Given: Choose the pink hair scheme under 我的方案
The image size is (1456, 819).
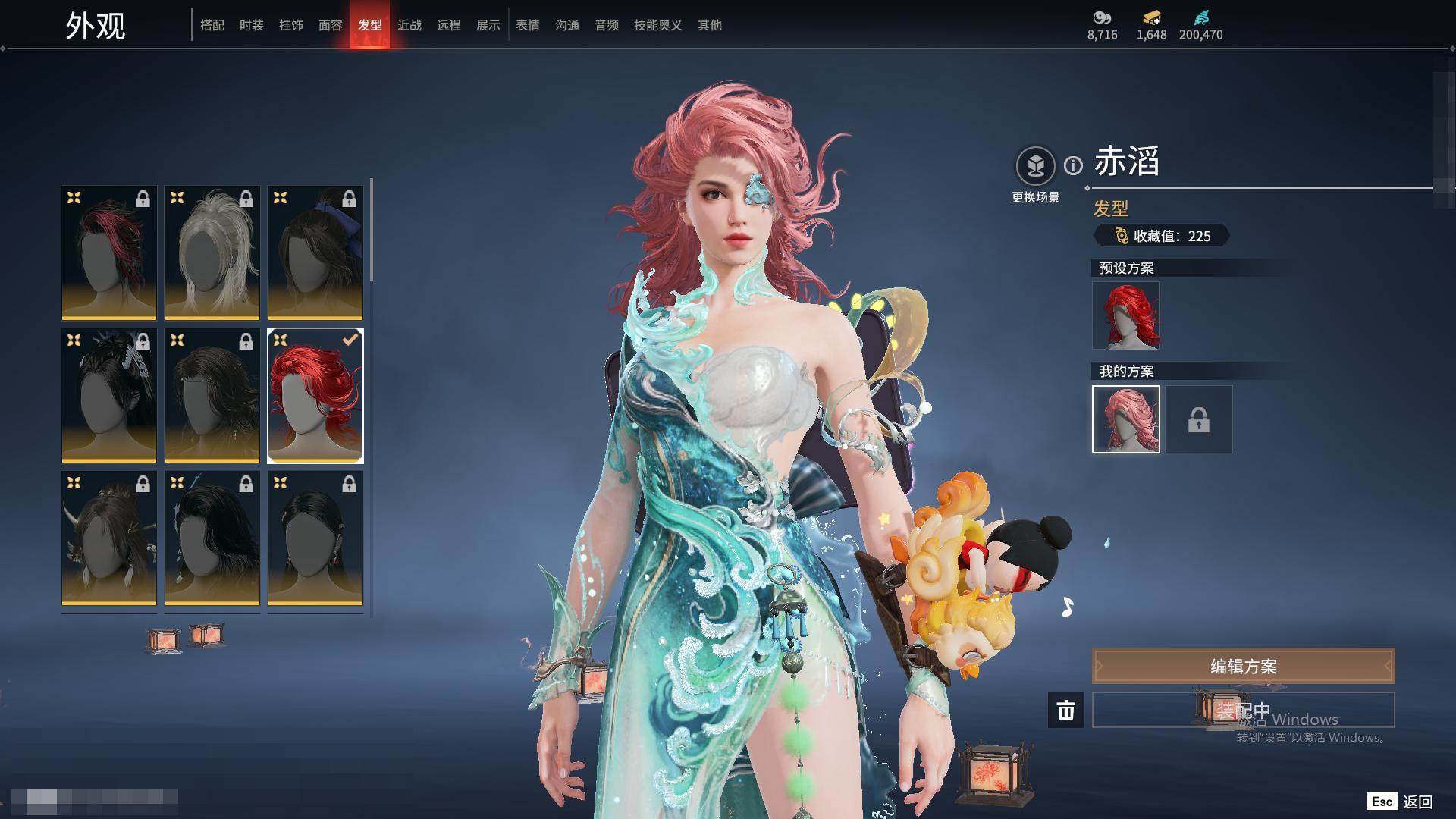Looking at the screenshot, I should coord(1126,419).
